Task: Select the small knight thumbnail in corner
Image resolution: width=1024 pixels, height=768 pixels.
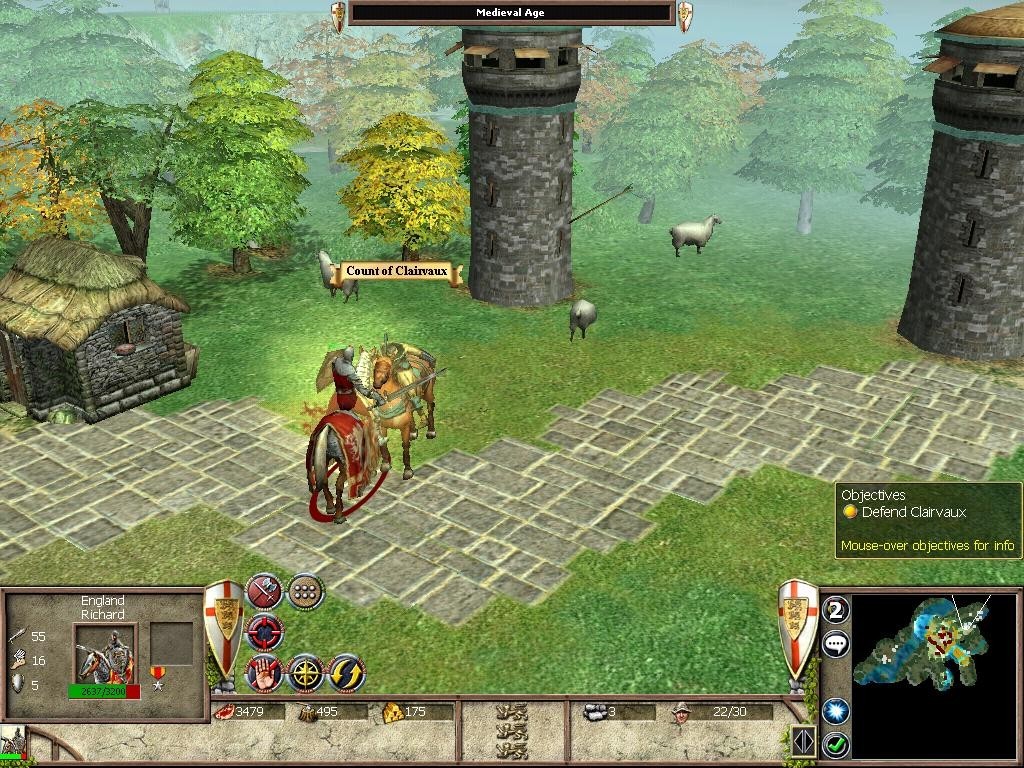Action: click(x=14, y=743)
